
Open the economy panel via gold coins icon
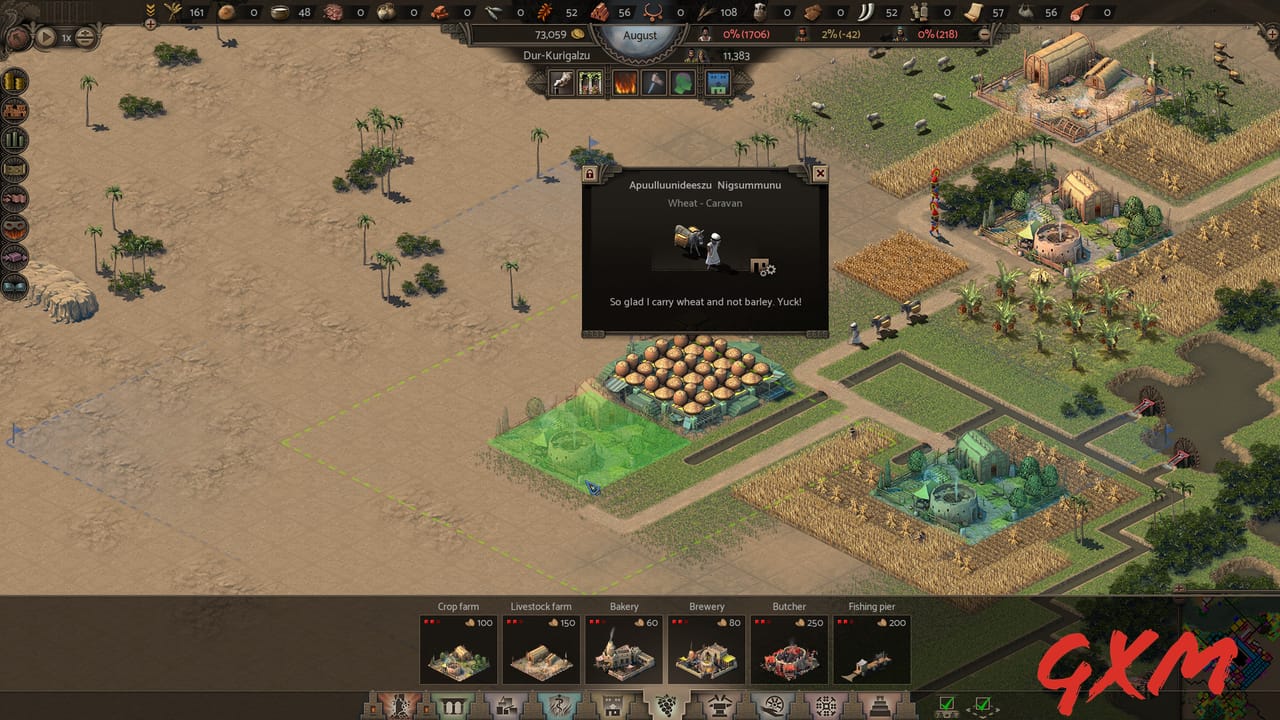click(14, 80)
